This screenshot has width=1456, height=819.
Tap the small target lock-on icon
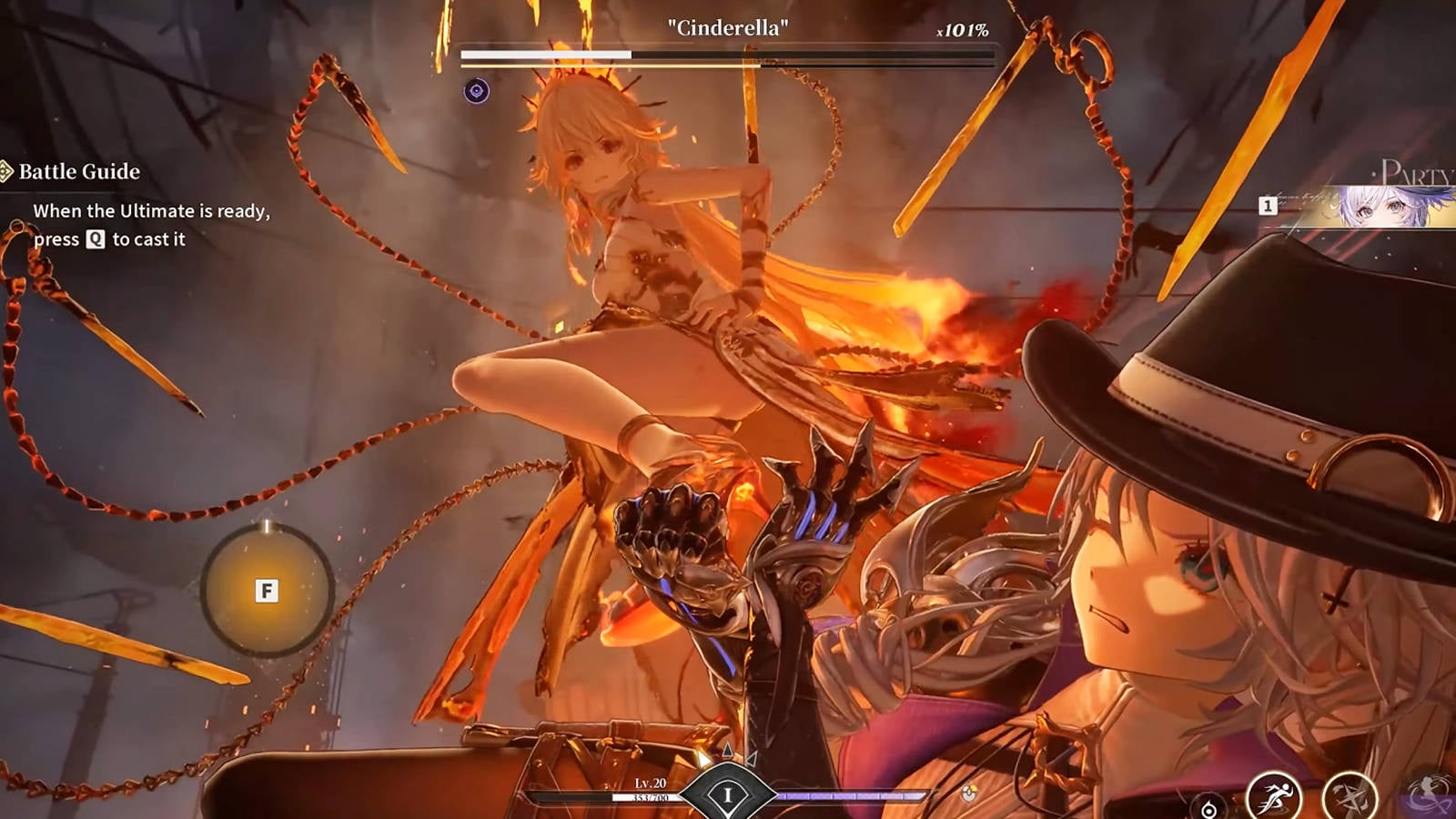tap(1208, 809)
